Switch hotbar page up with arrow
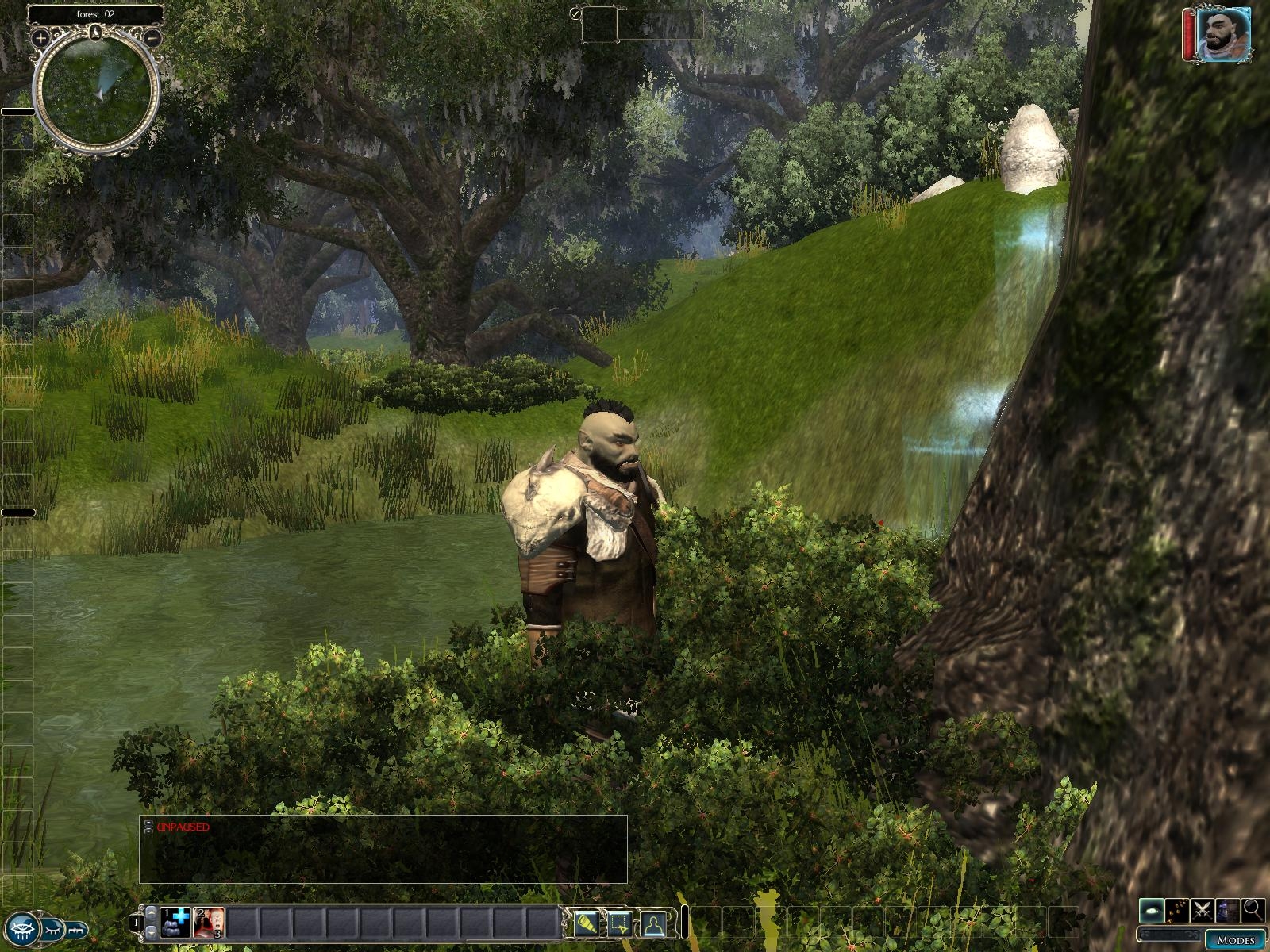Viewport: 1270px width, 952px height. coord(151,912)
